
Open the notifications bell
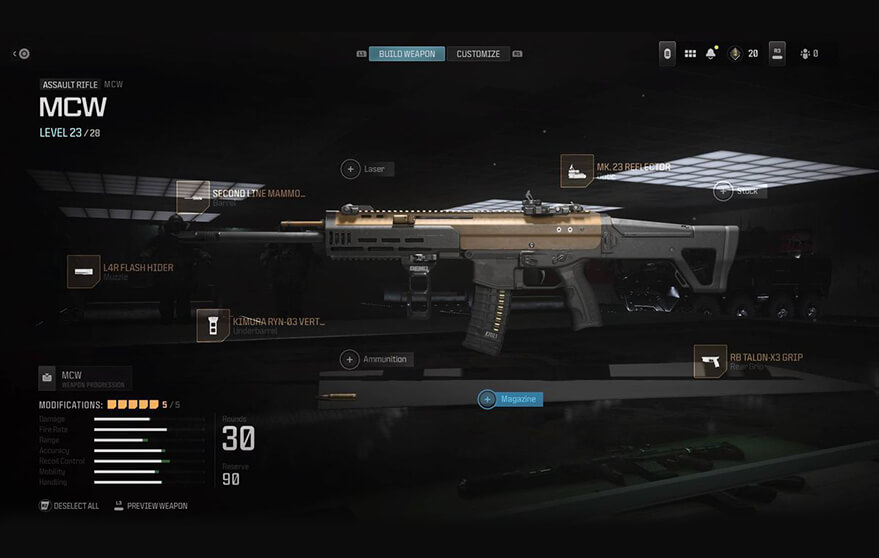pyautogui.click(x=711, y=54)
